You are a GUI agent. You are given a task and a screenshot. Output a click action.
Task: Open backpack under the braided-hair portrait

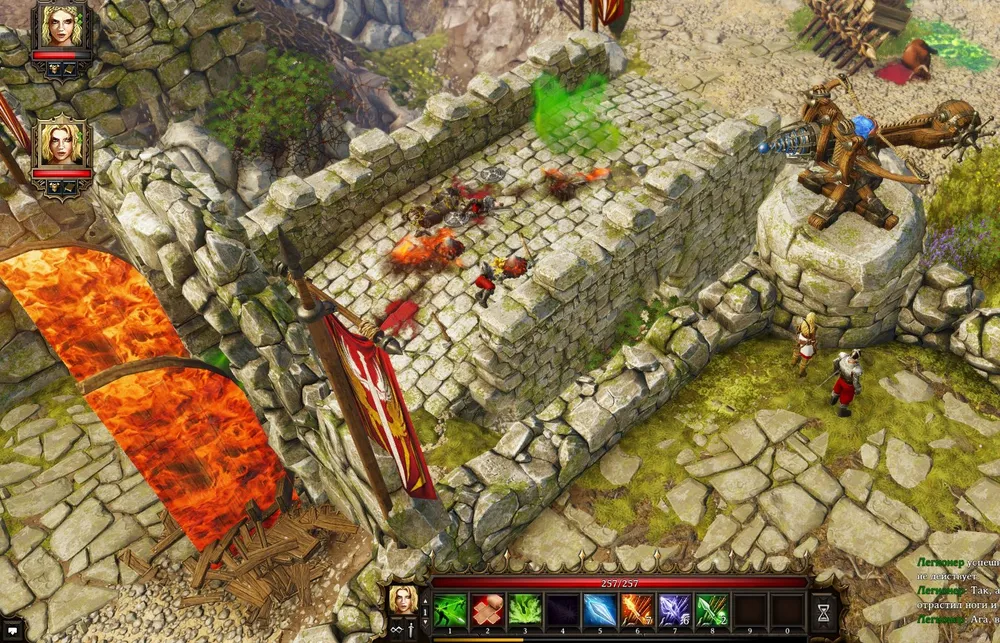pos(53,69)
